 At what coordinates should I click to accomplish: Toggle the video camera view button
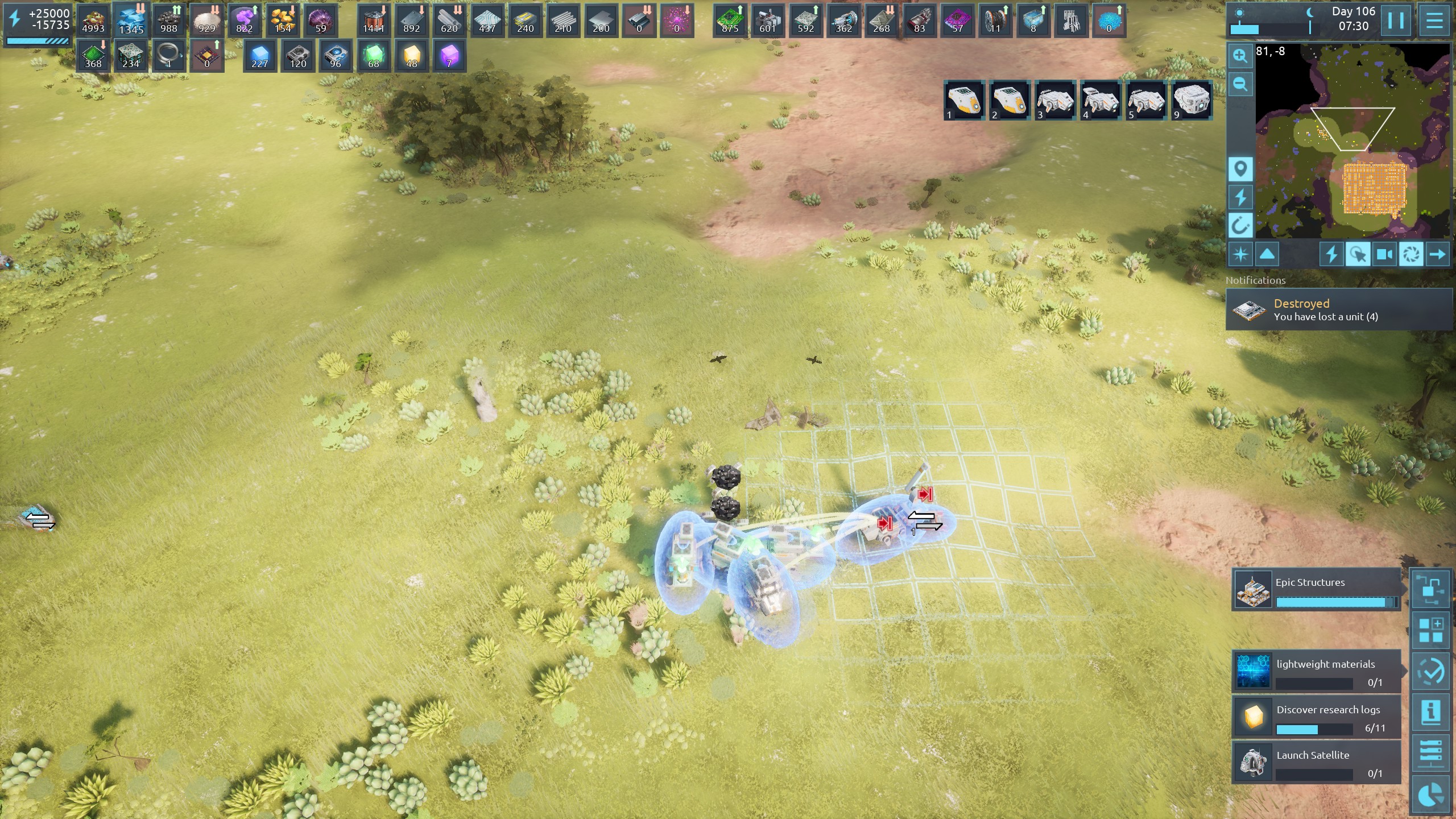coord(1384,254)
